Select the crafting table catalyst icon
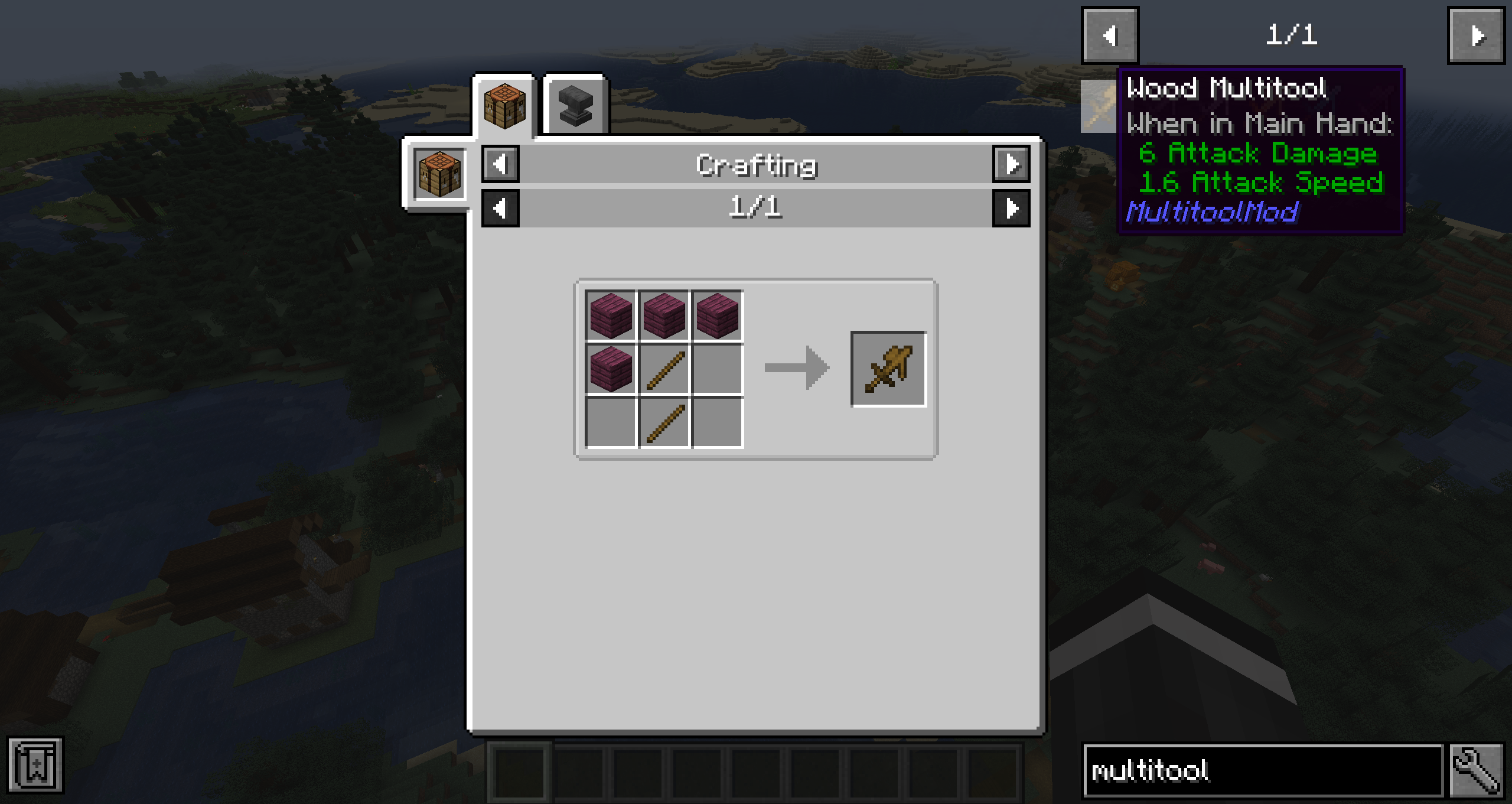The image size is (1512, 804). 439,174
